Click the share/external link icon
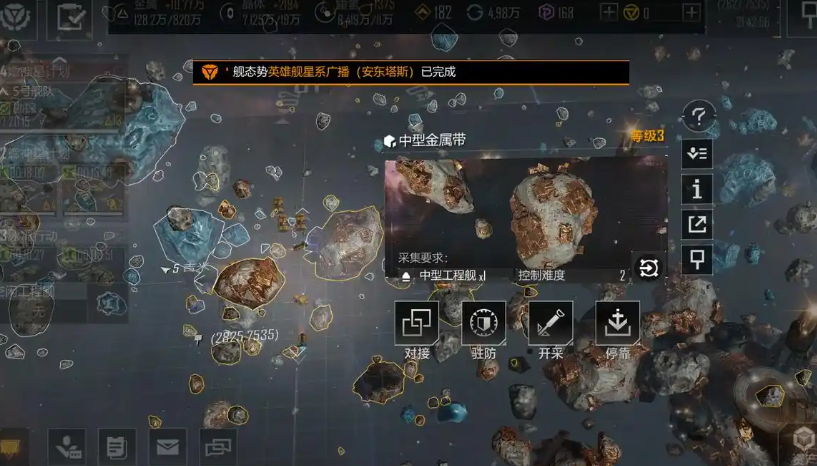817x466 pixels. point(697,225)
